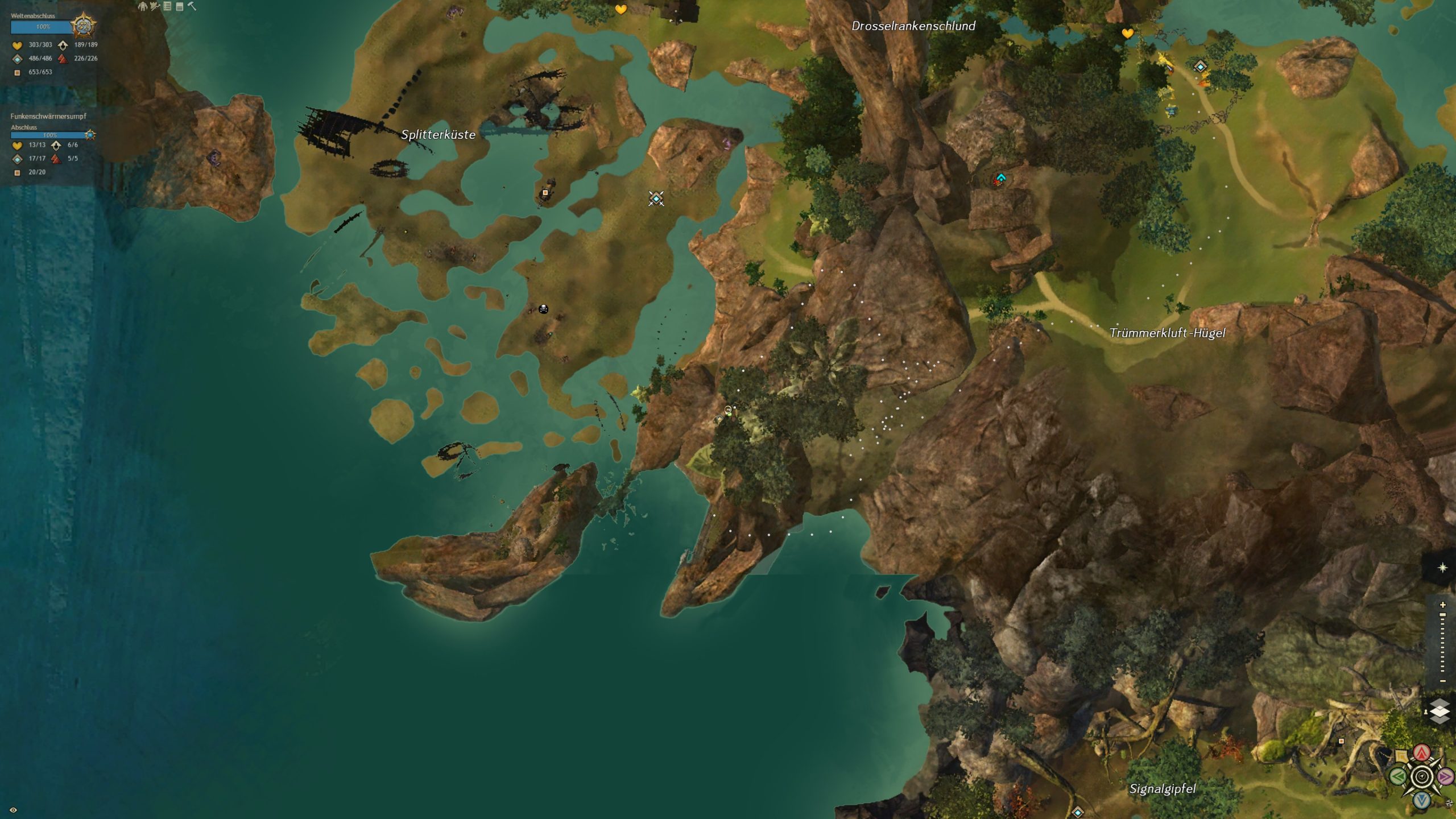
Task: Select the crossed-swords waypoint at Splitterküste
Action: click(x=656, y=198)
